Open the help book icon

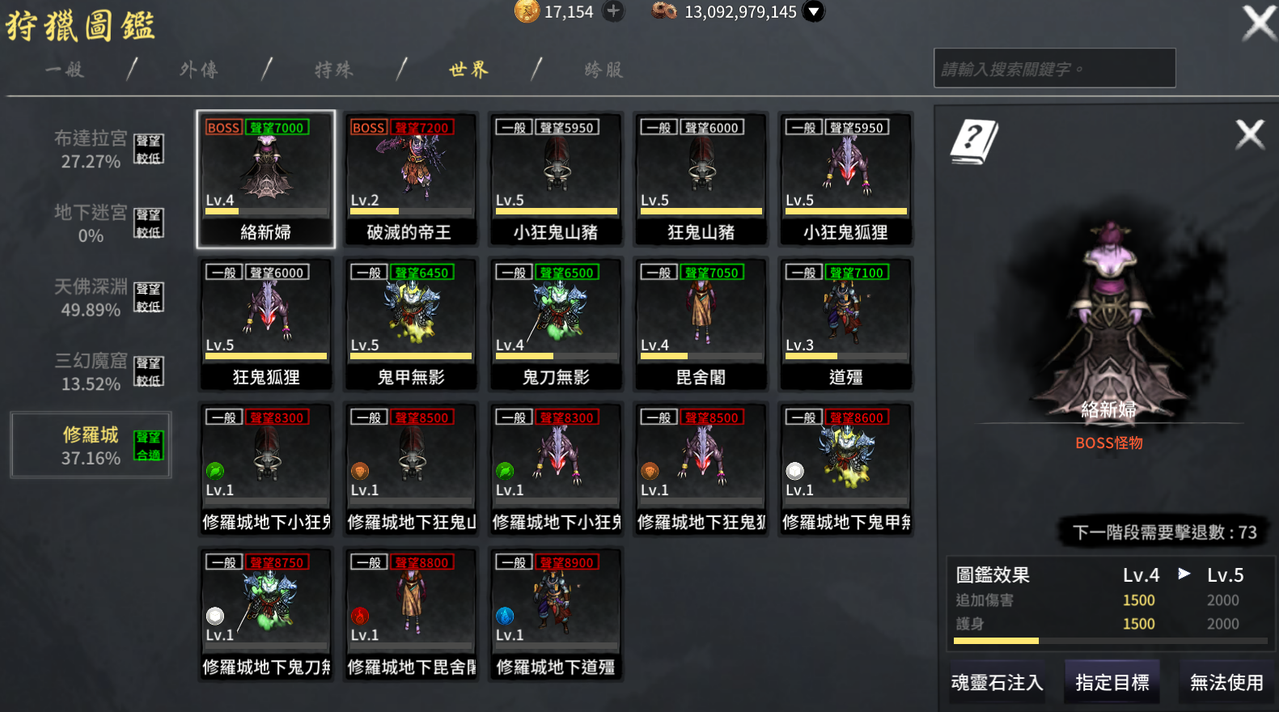974,140
